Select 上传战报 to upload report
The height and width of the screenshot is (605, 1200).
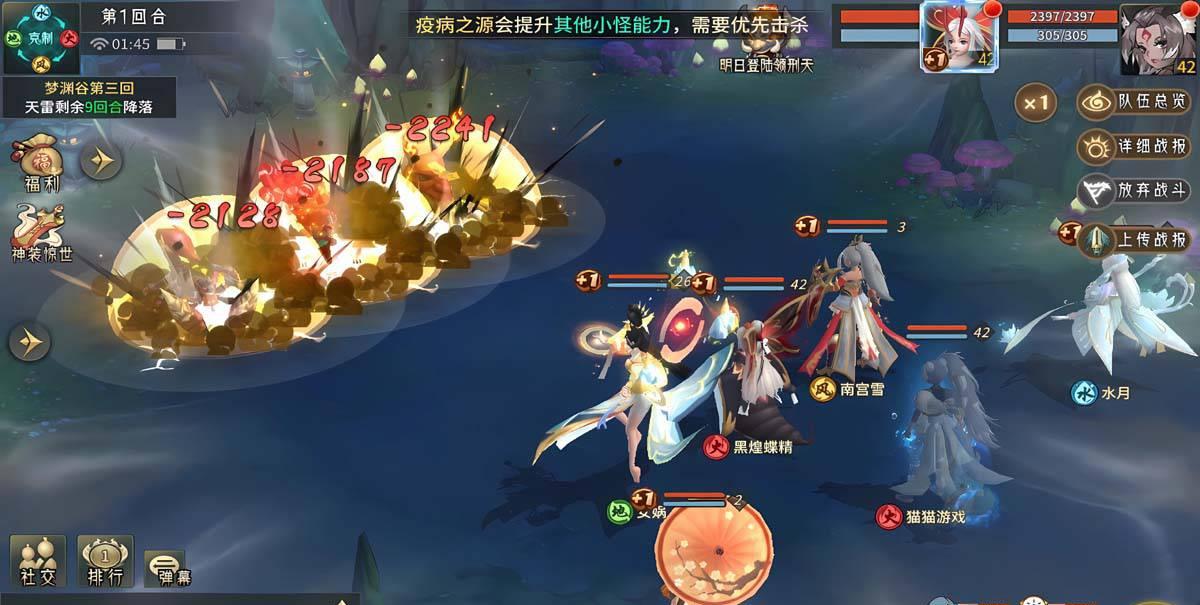pos(1135,240)
